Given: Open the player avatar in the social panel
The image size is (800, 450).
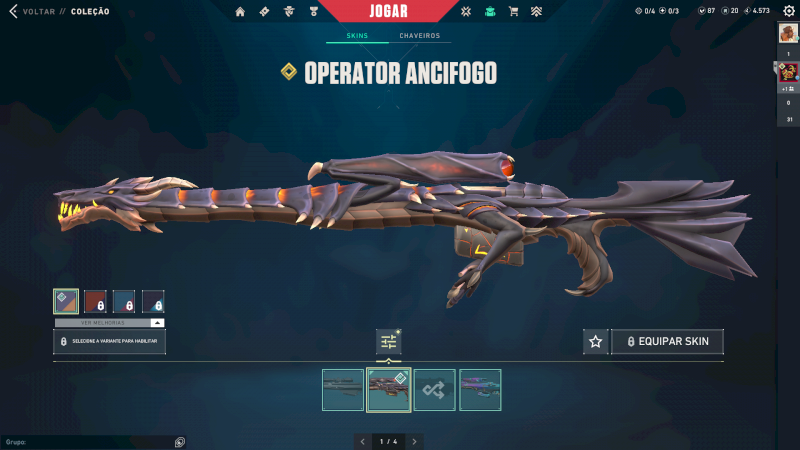Looking at the screenshot, I should (x=788, y=33).
